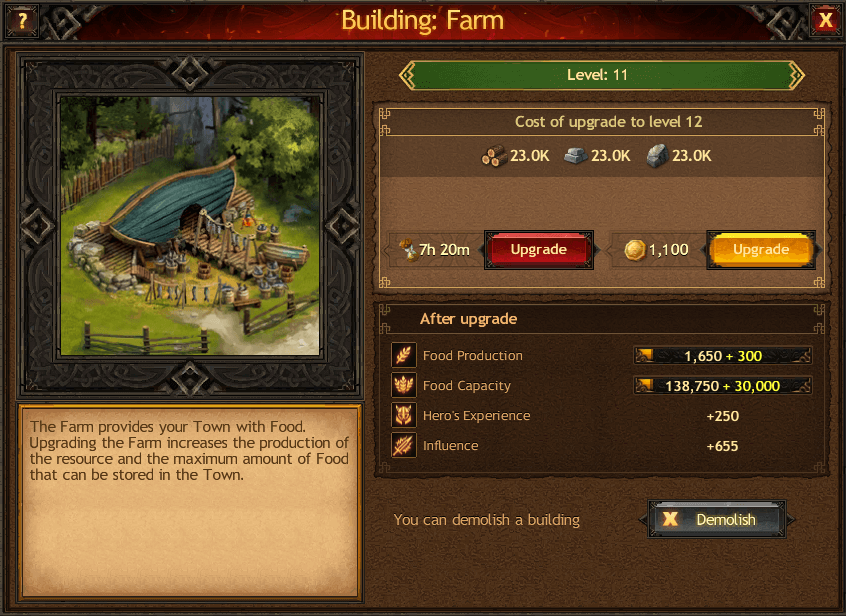Click the Farm building picture
The image size is (846, 616).
190,225
